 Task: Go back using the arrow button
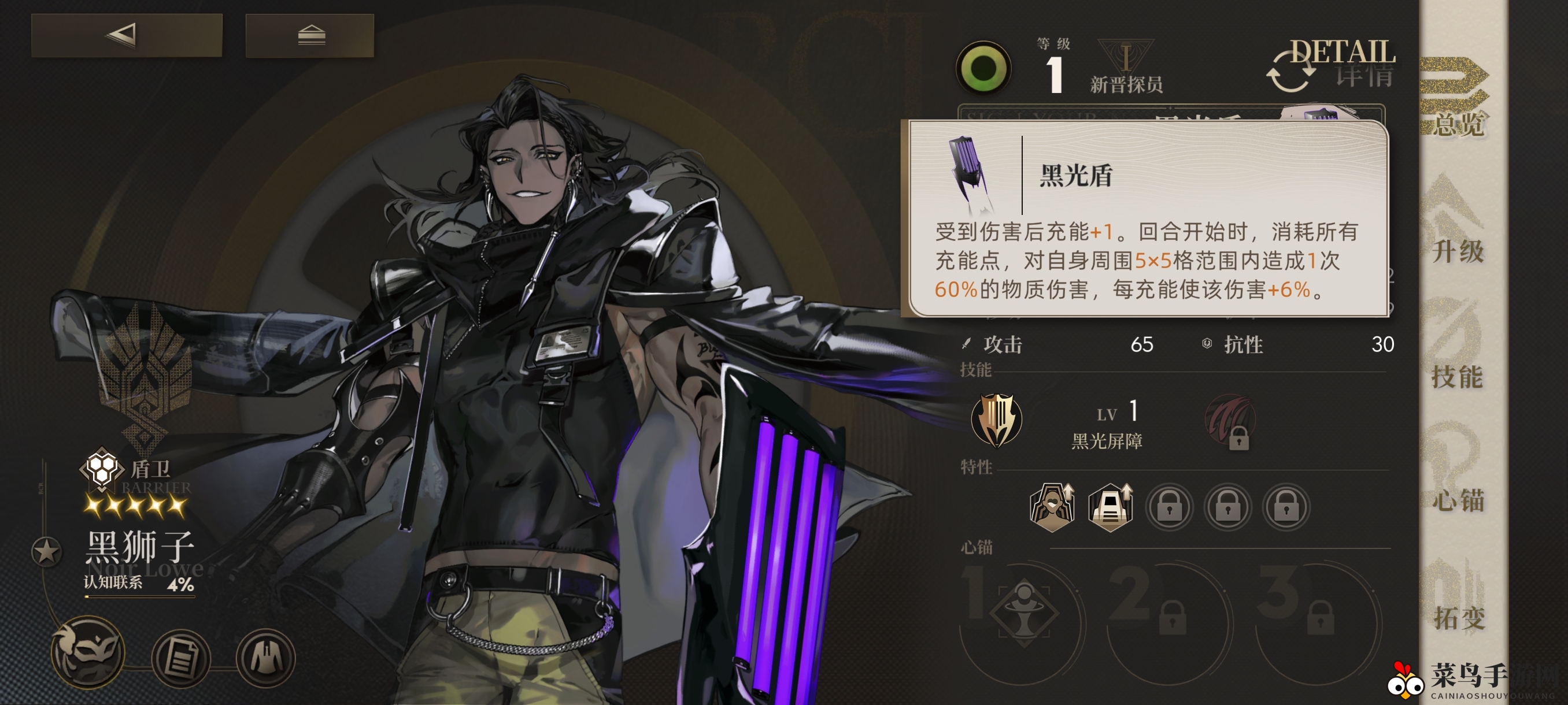pyautogui.click(x=127, y=35)
